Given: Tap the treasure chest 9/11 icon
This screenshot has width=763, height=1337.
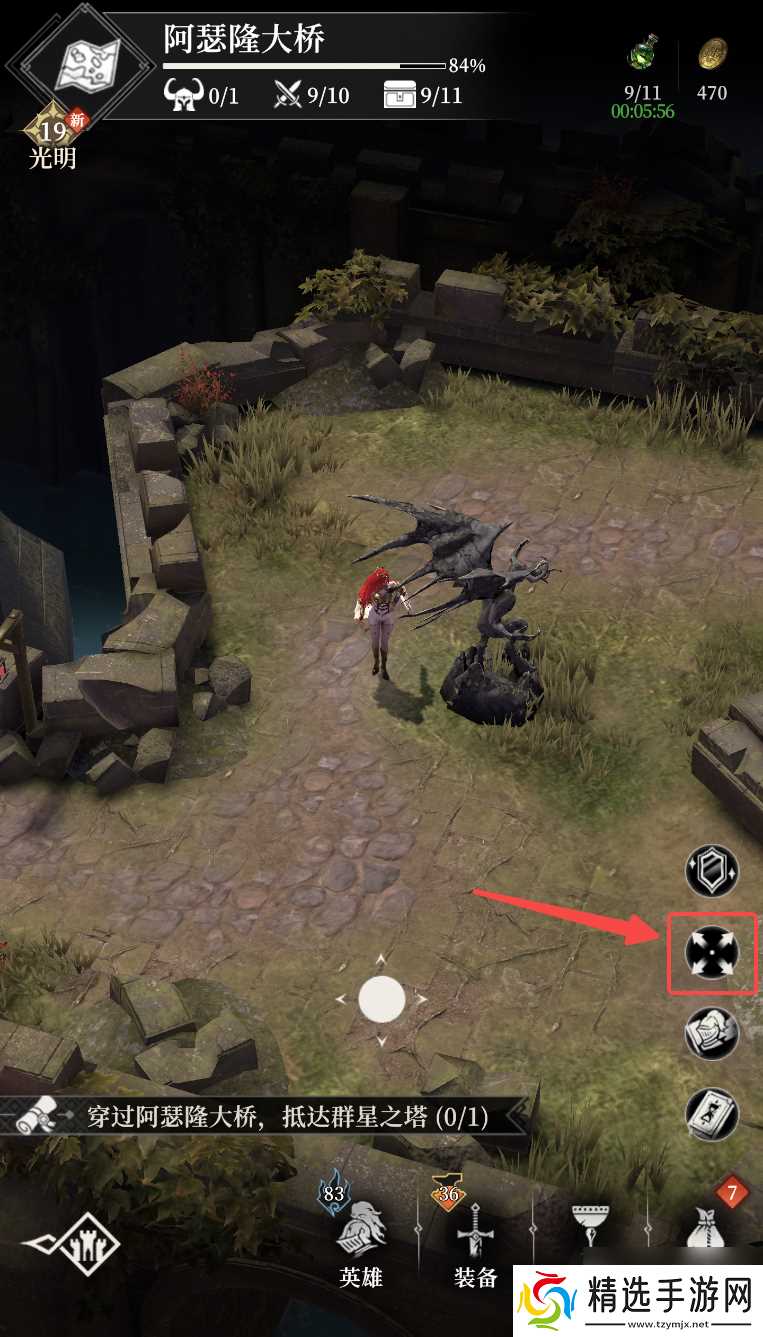Looking at the screenshot, I should click(x=398, y=95).
